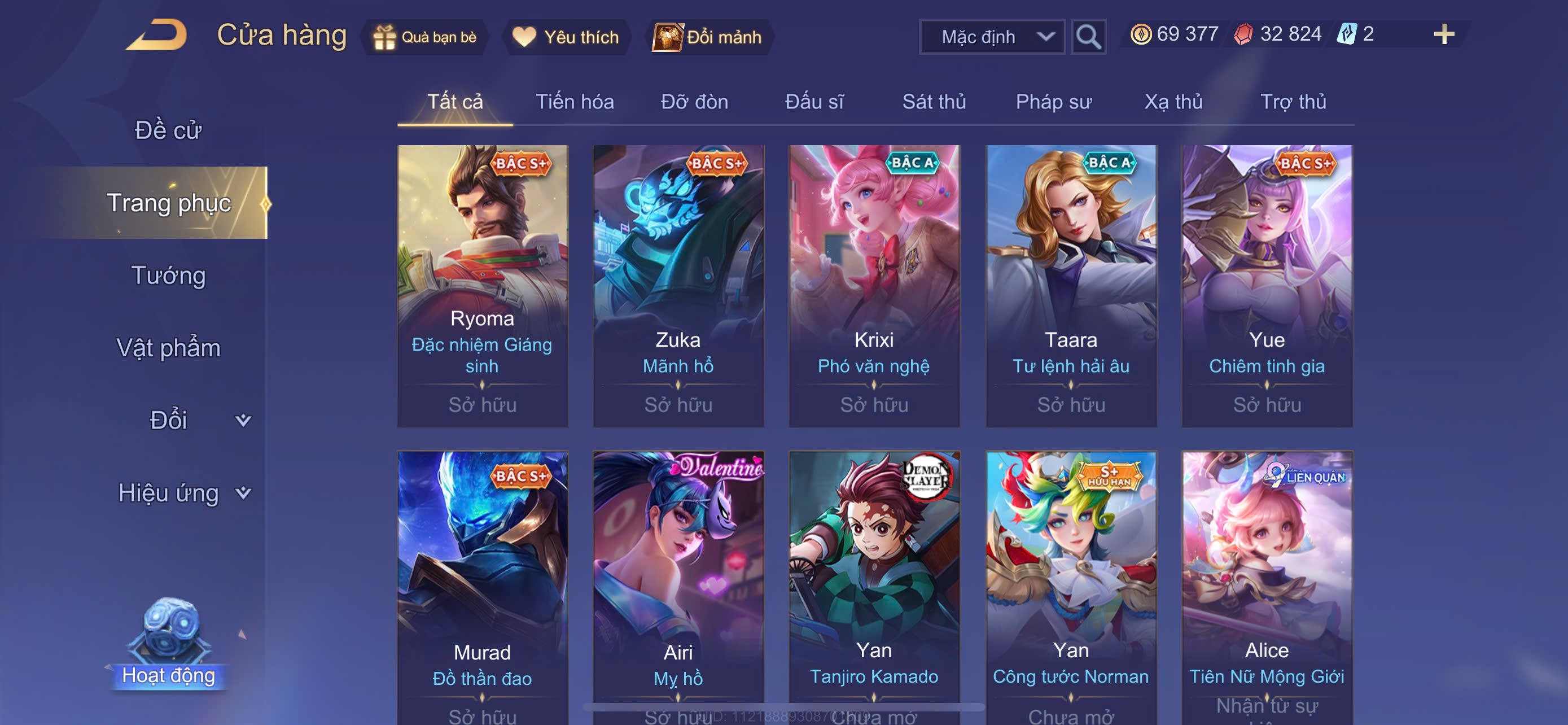Show the Sát thủ skins tab
The width and height of the screenshot is (1568, 725).
tap(934, 102)
